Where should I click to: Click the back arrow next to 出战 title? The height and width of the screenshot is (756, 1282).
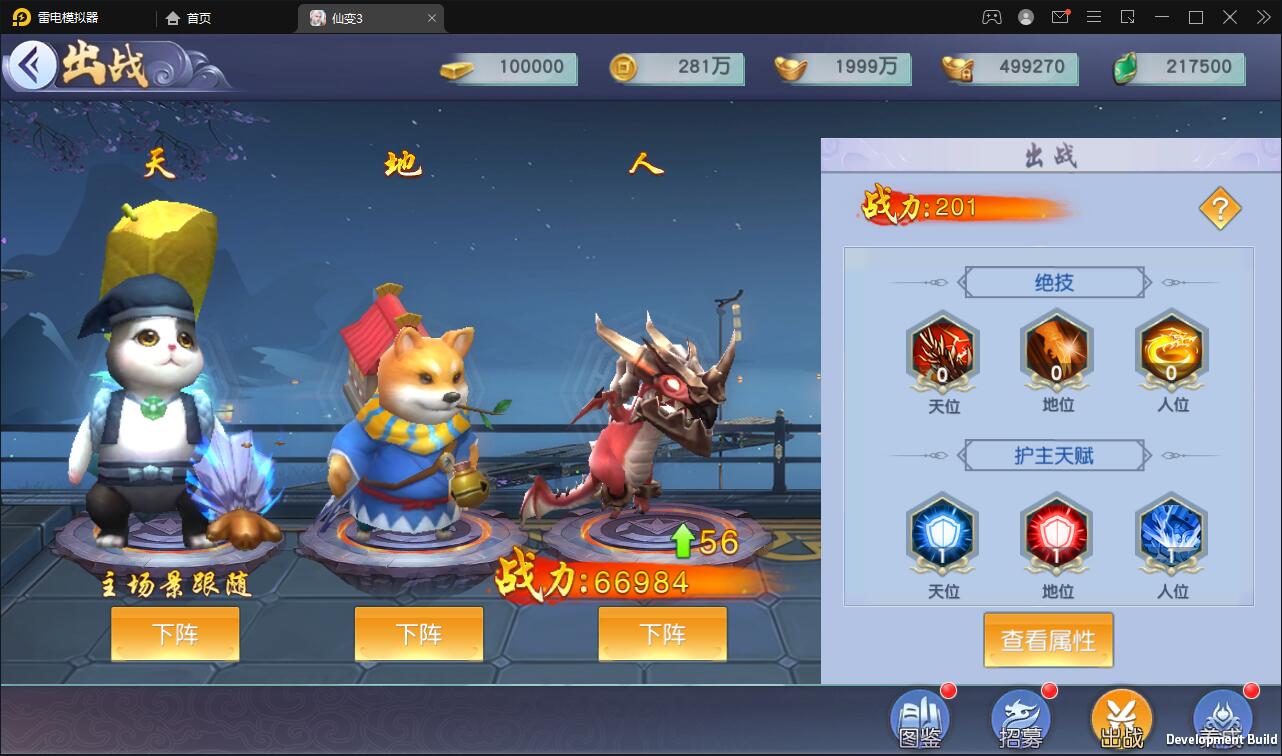click(x=33, y=63)
